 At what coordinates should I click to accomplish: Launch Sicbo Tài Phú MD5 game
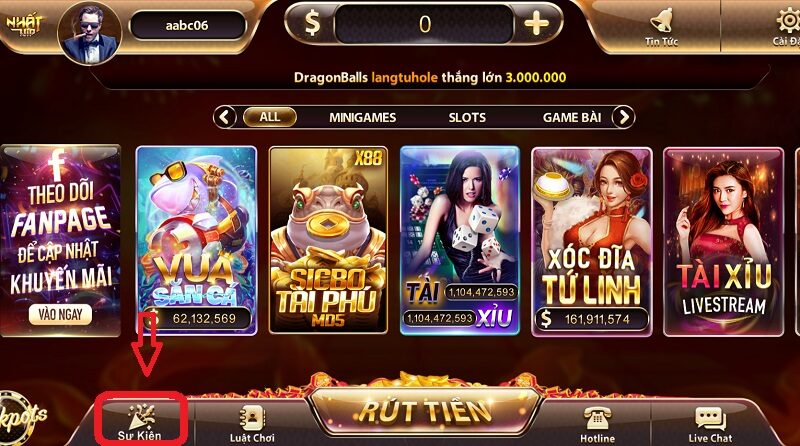tap(328, 240)
